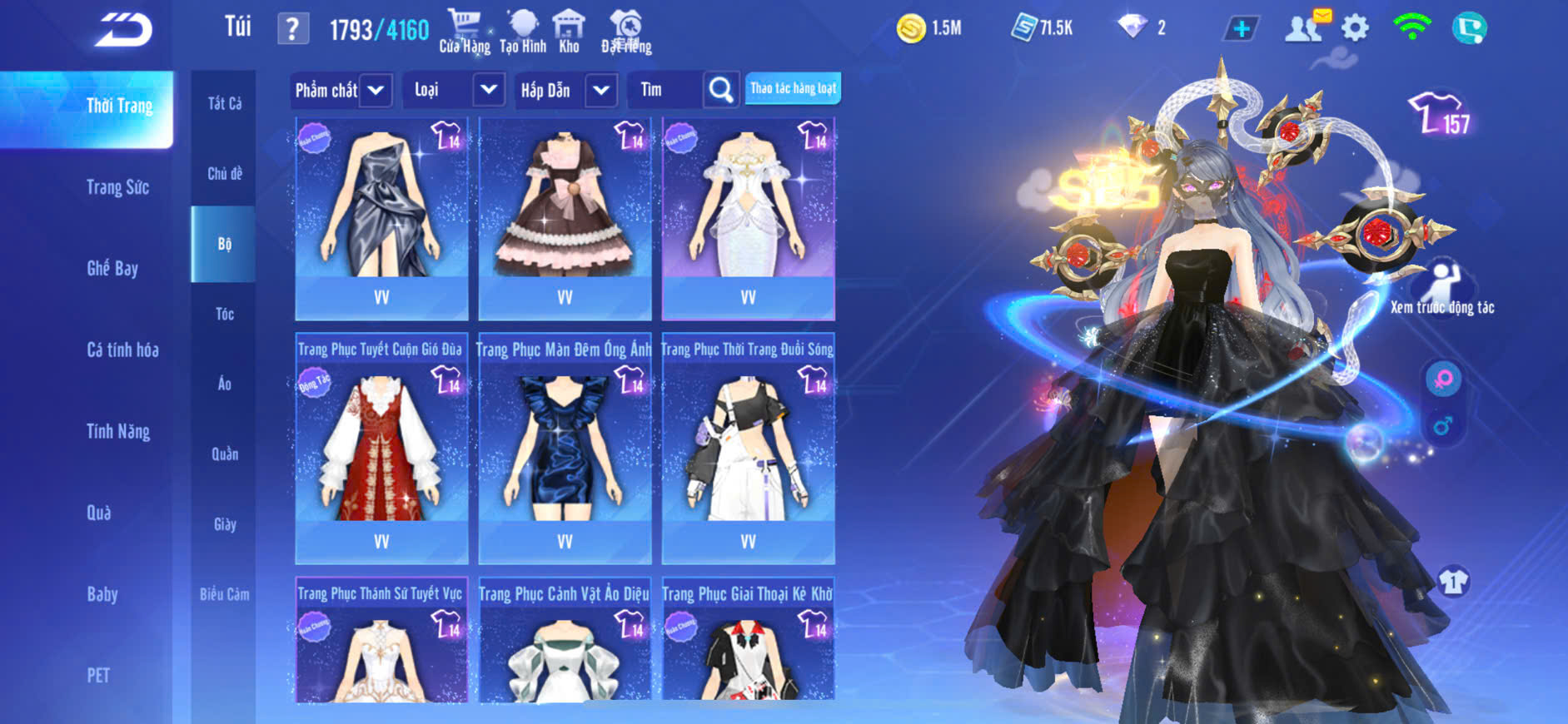Image resolution: width=1568 pixels, height=724 pixels.
Task: Select the red Tuyết Cuộn Gió Đùa outfit
Action: pos(381,449)
